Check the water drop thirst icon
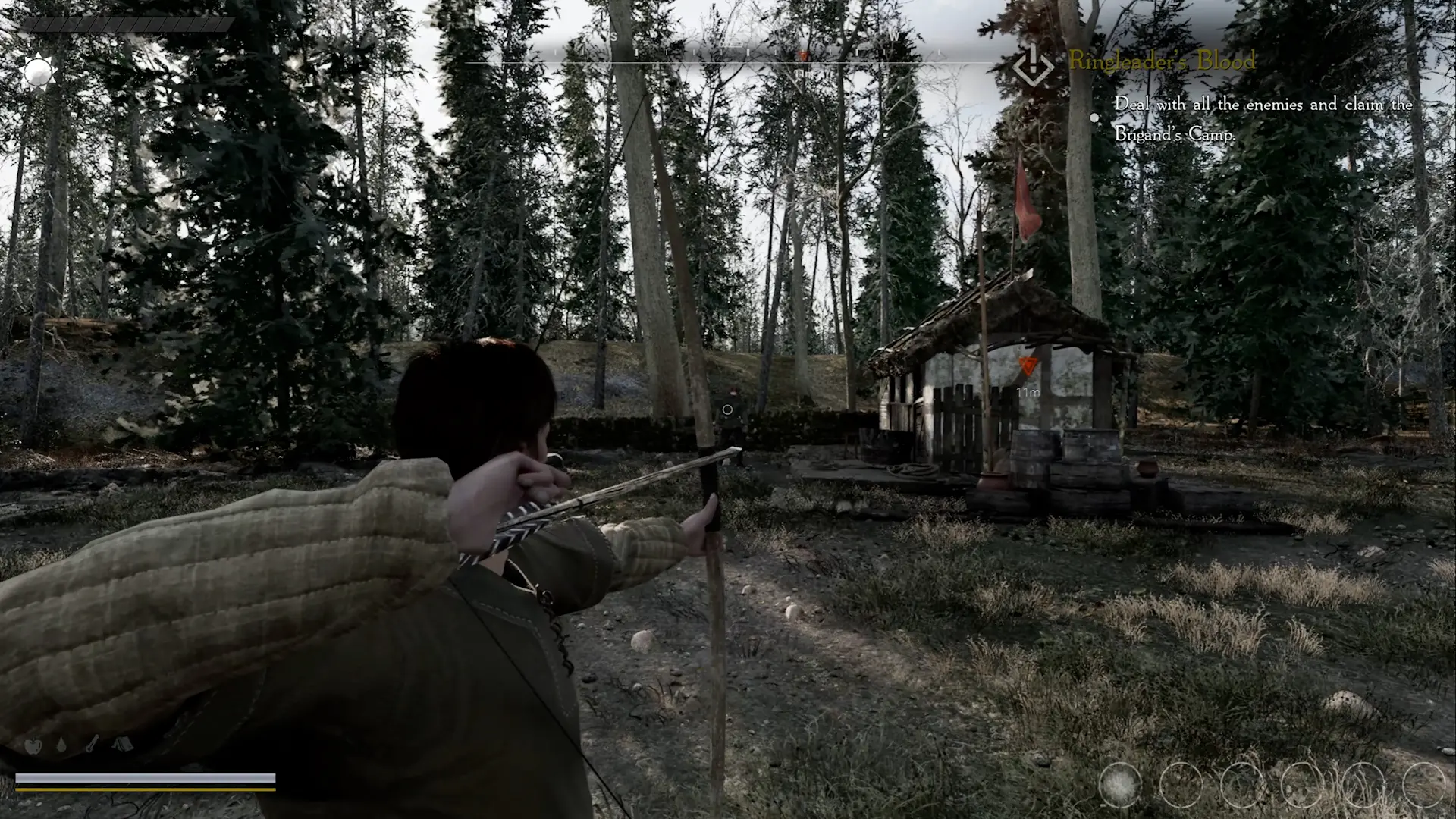1456x819 pixels. pos(61,746)
